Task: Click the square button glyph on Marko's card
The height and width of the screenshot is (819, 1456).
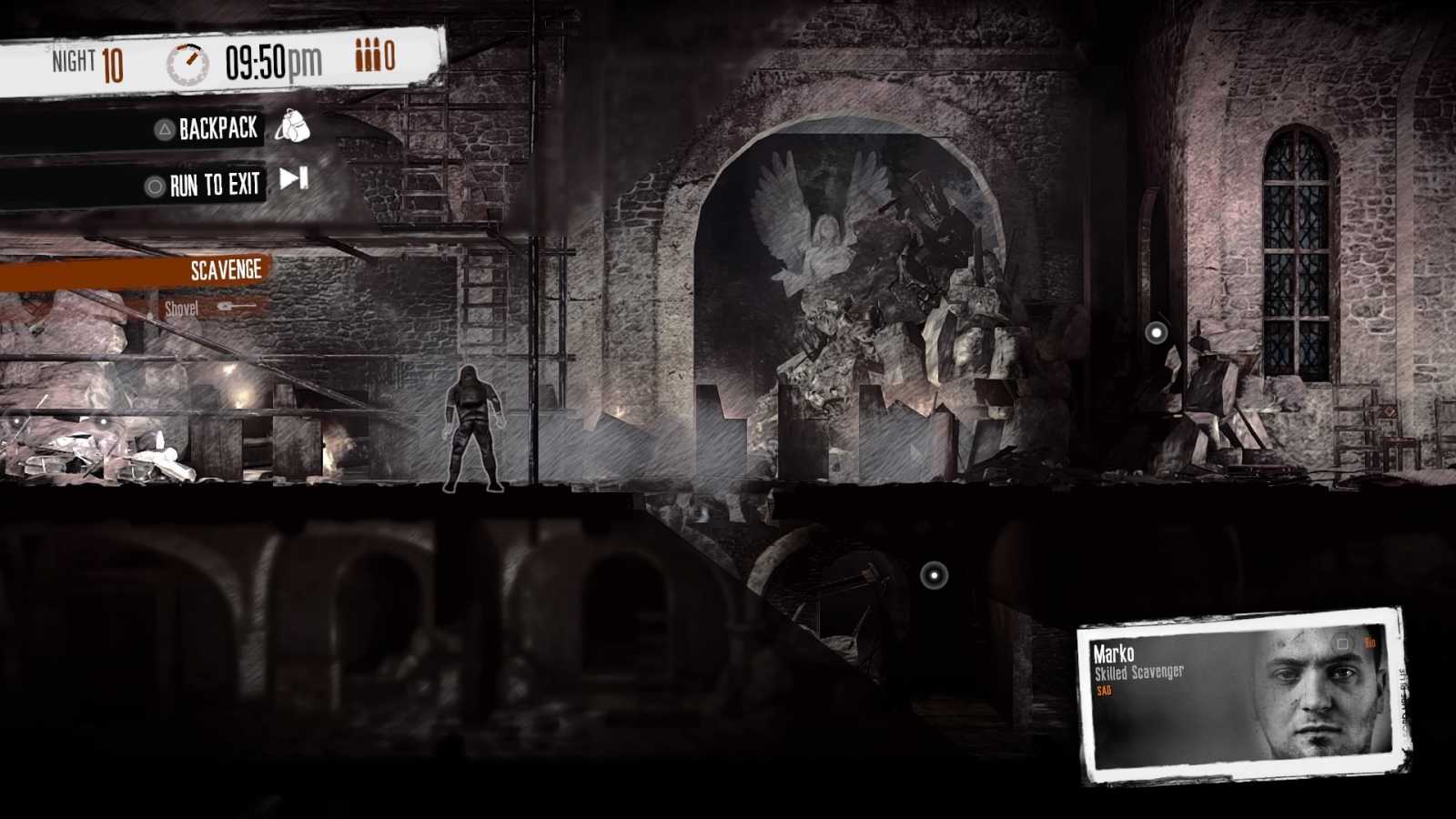Action: click(1340, 643)
